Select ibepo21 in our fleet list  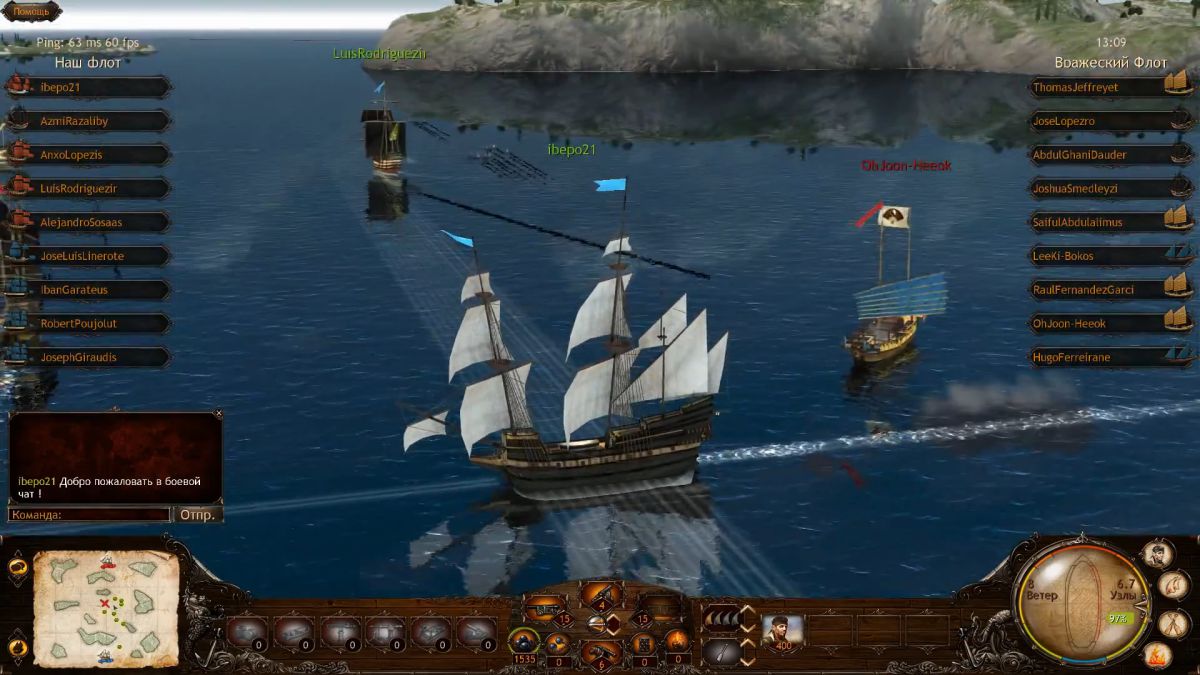coord(89,87)
